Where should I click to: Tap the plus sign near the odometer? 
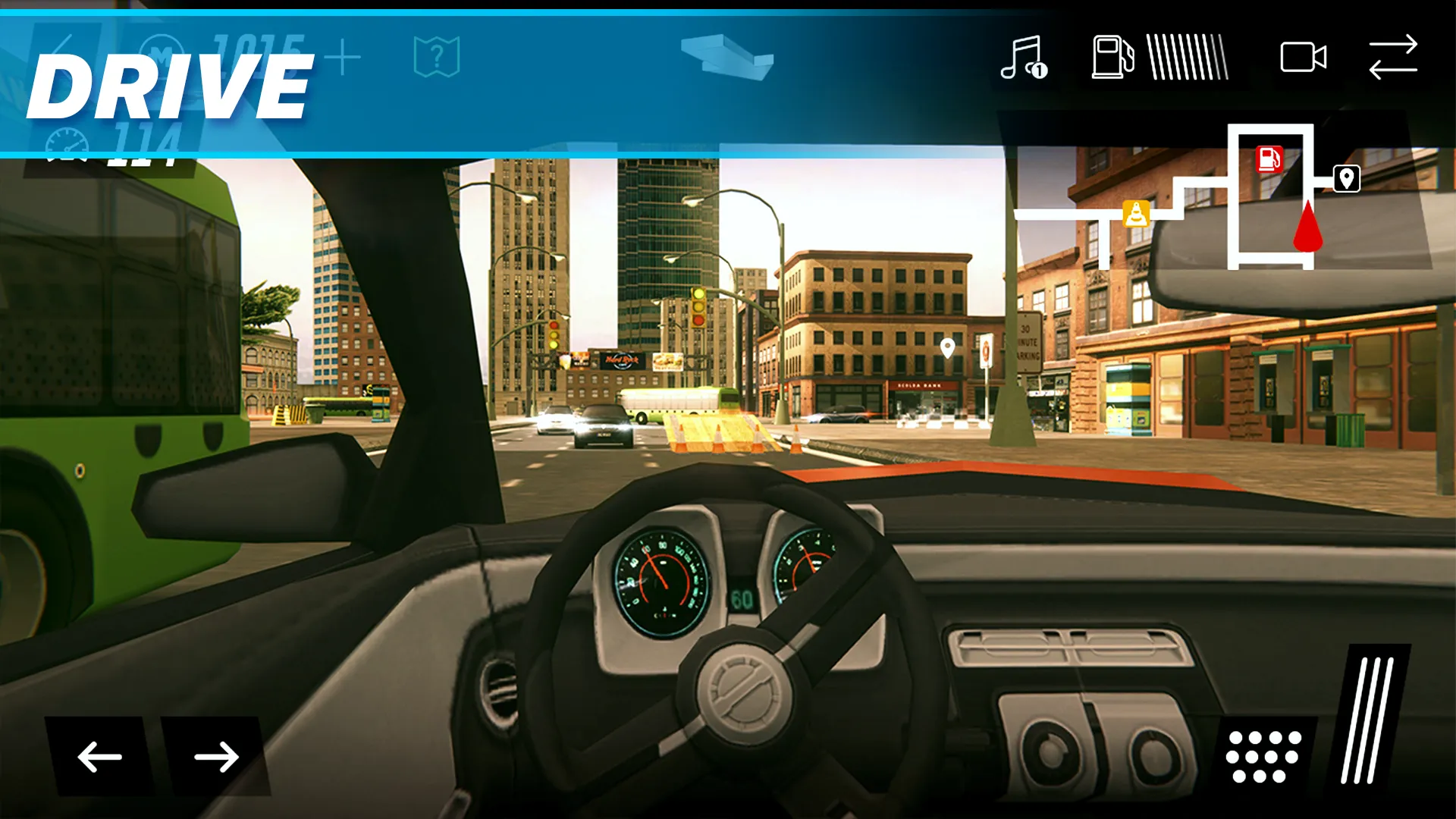coord(343,57)
